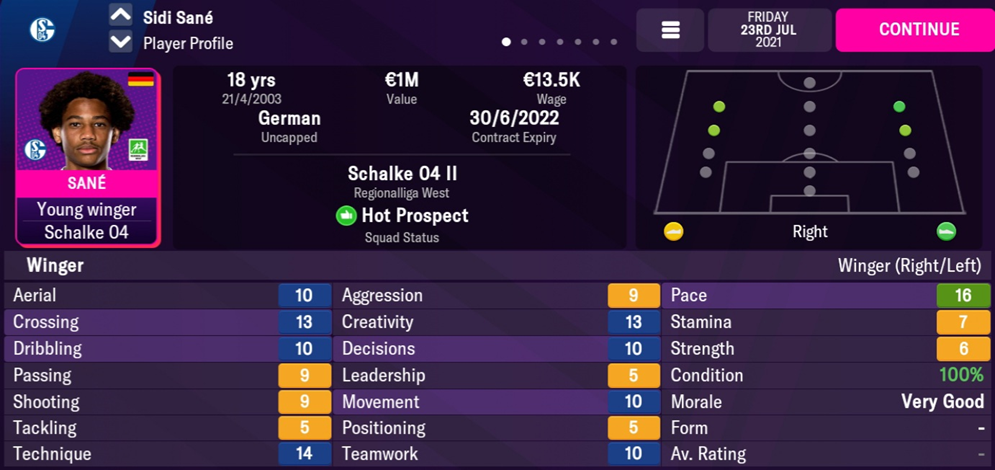This screenshot has height=470, width=995.
Task: Click the Hot Prospect squad status
Action: coord(402,215)
